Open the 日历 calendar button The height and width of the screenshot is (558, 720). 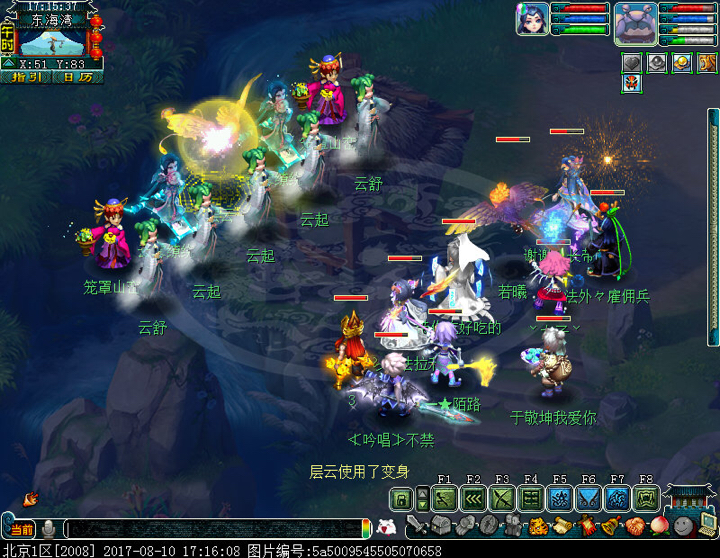(78, 77)
